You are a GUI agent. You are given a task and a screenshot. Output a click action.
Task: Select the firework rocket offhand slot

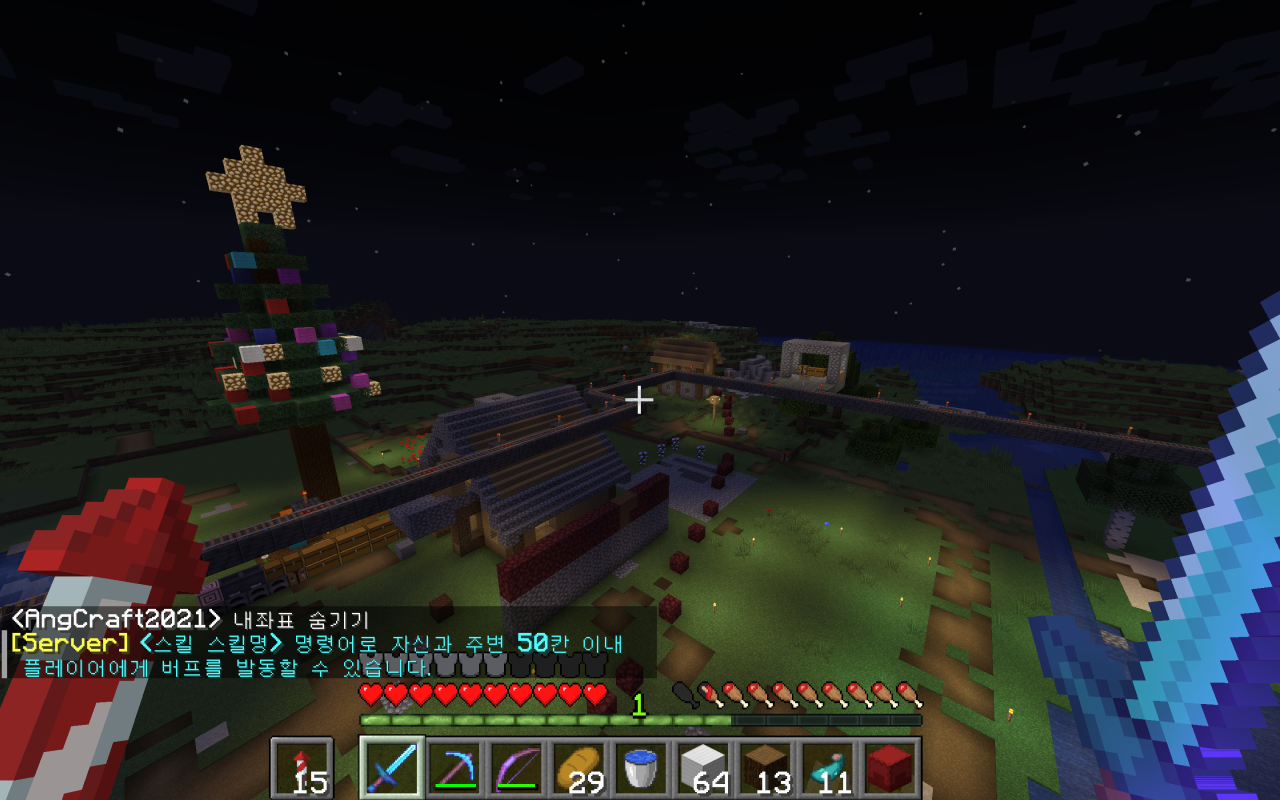(x=301, y=769)
